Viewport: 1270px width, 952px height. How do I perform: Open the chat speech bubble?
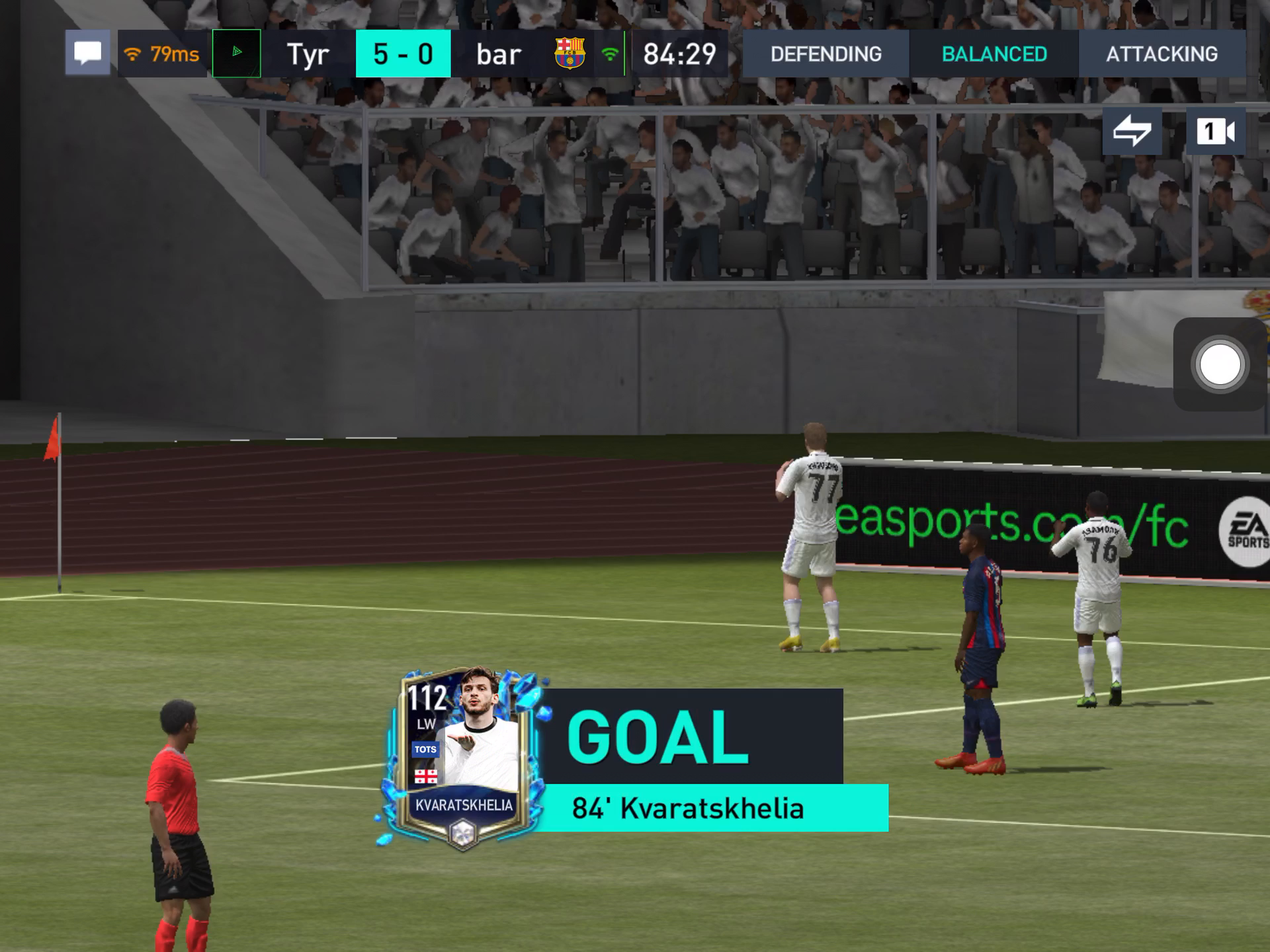tap(87, 54)
